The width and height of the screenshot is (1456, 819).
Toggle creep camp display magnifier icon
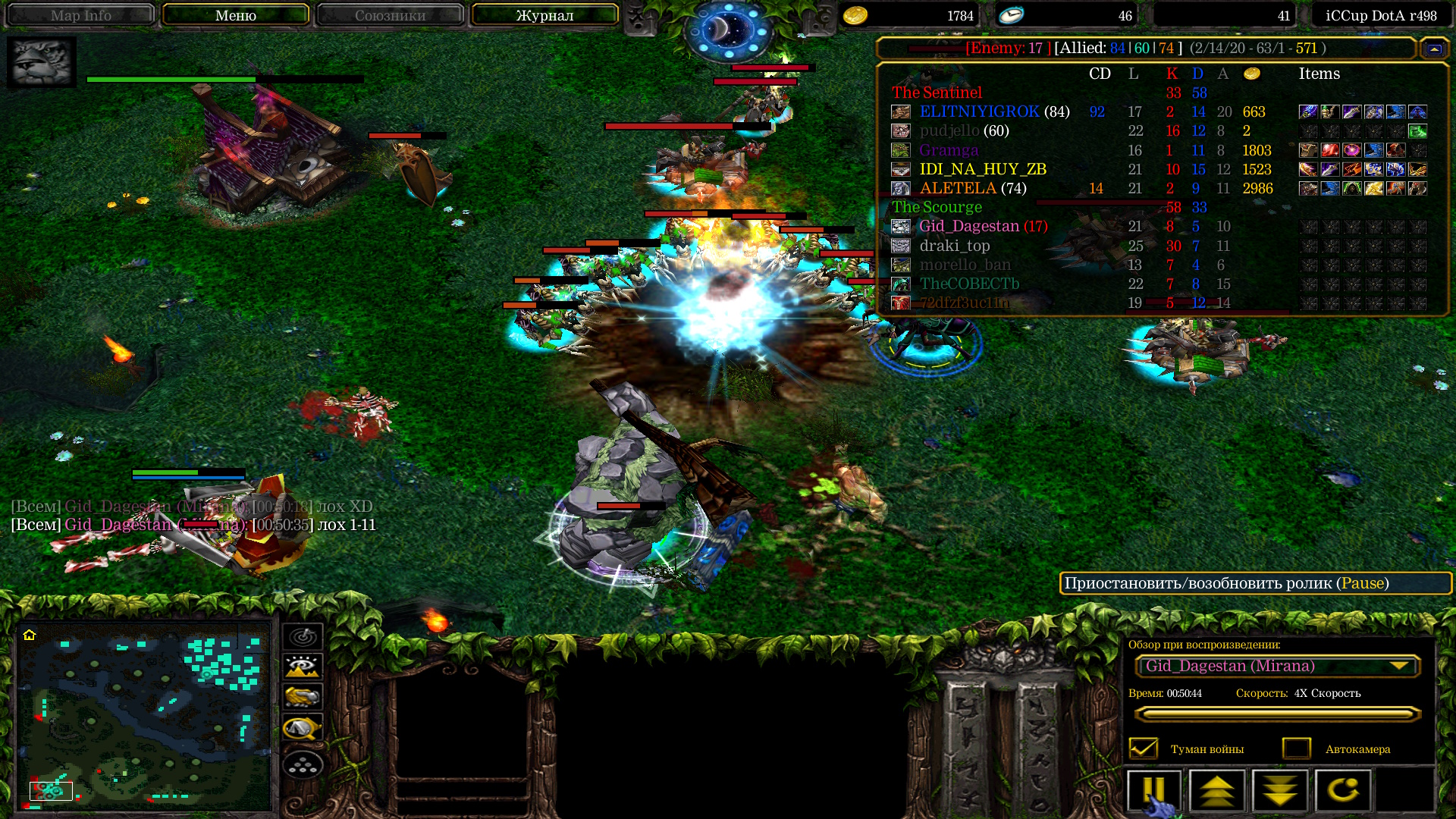click(303, 729)
